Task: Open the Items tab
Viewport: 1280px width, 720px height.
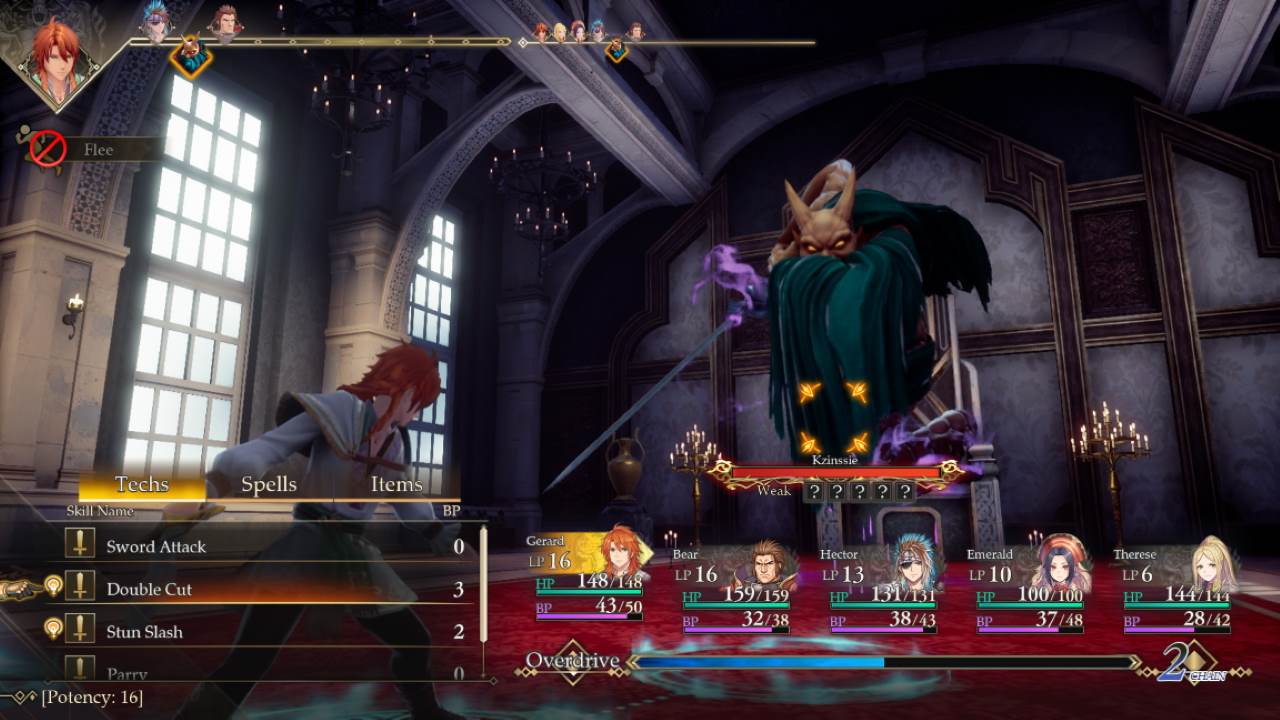Action: pyautogui.click(x=396, y=483)
